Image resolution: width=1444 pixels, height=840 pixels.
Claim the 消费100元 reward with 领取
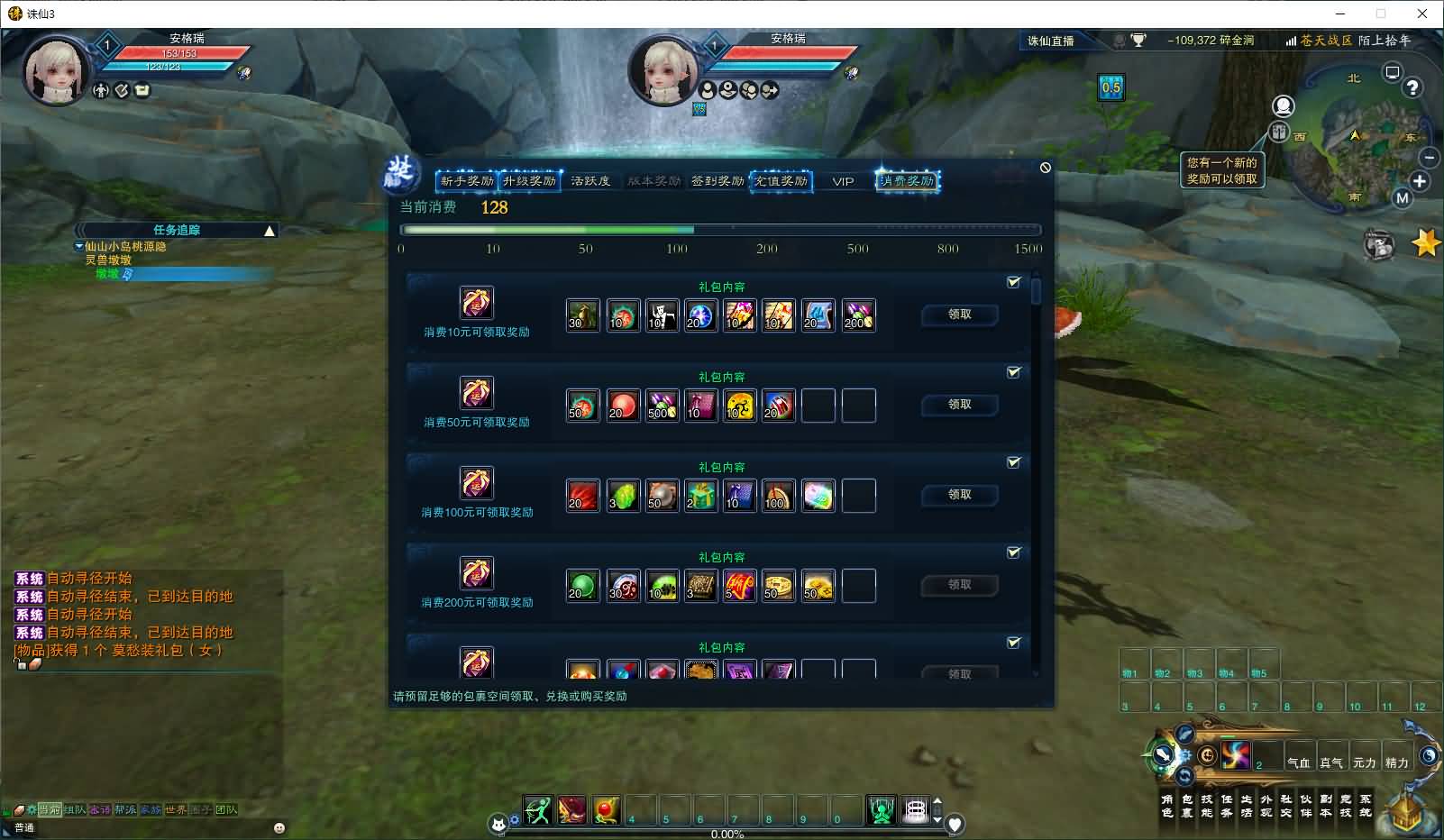pos(959,495)
